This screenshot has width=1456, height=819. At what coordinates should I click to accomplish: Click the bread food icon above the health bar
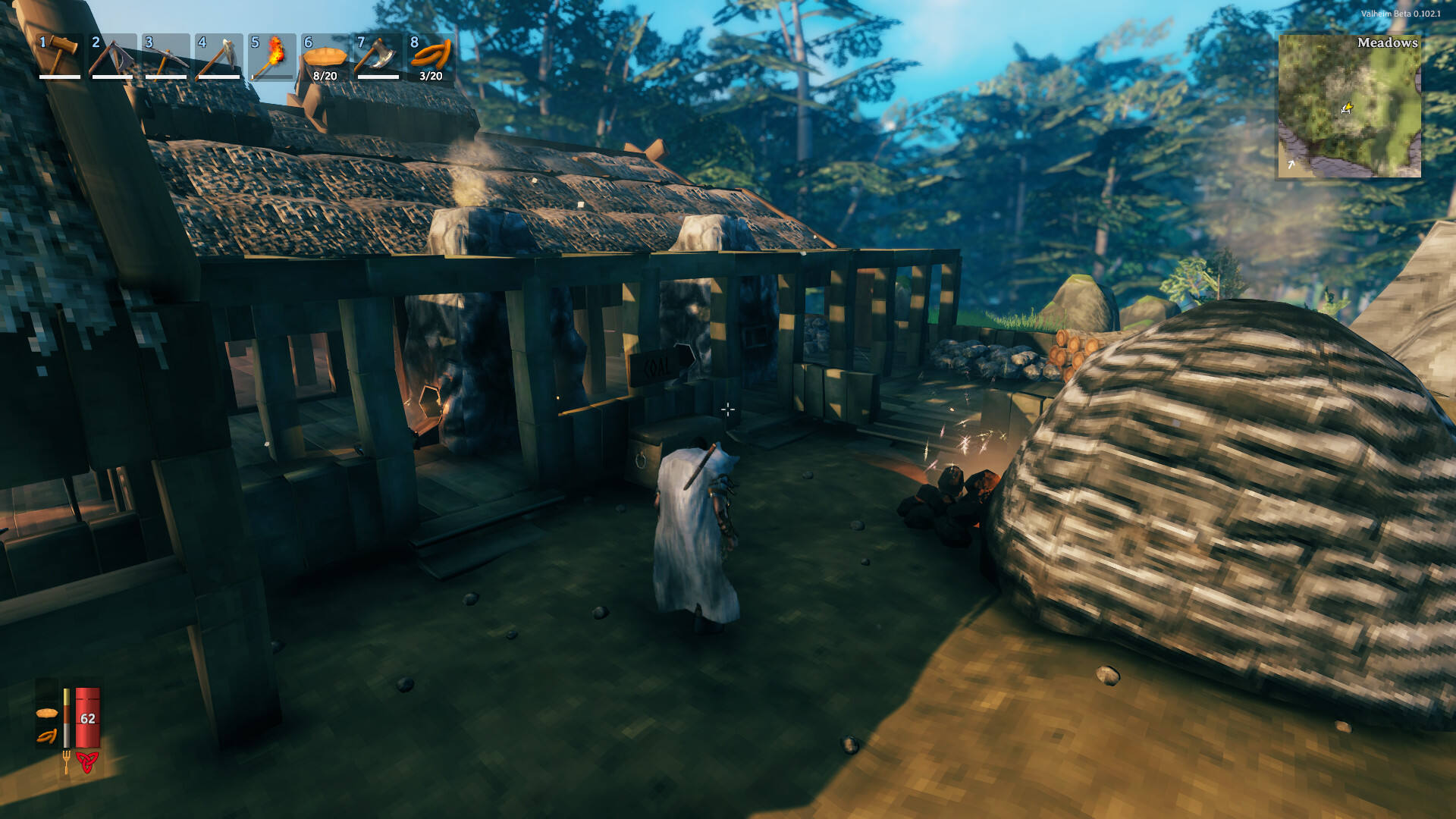(47, 713)
